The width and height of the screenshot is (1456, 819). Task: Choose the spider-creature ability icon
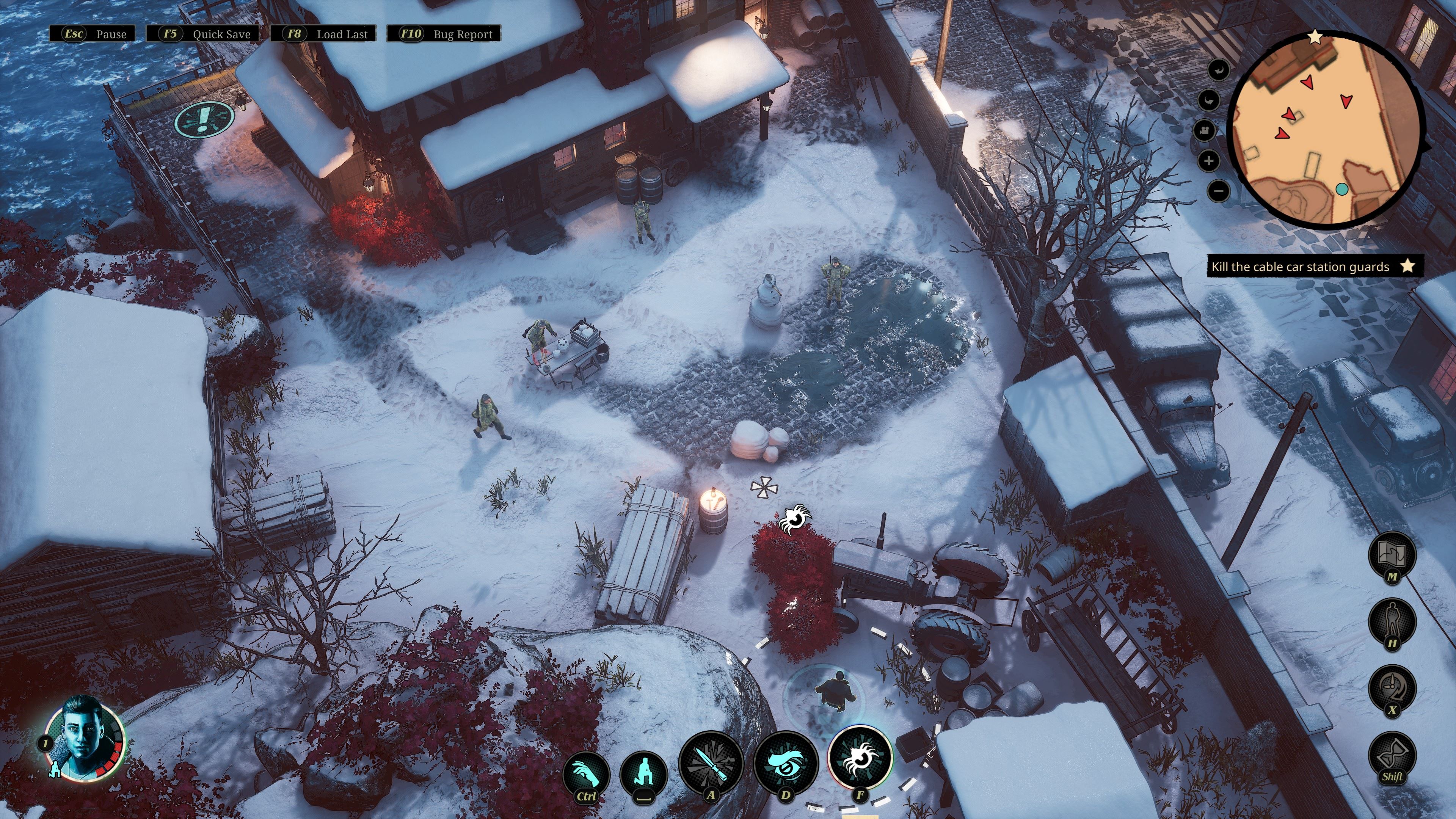860,758
